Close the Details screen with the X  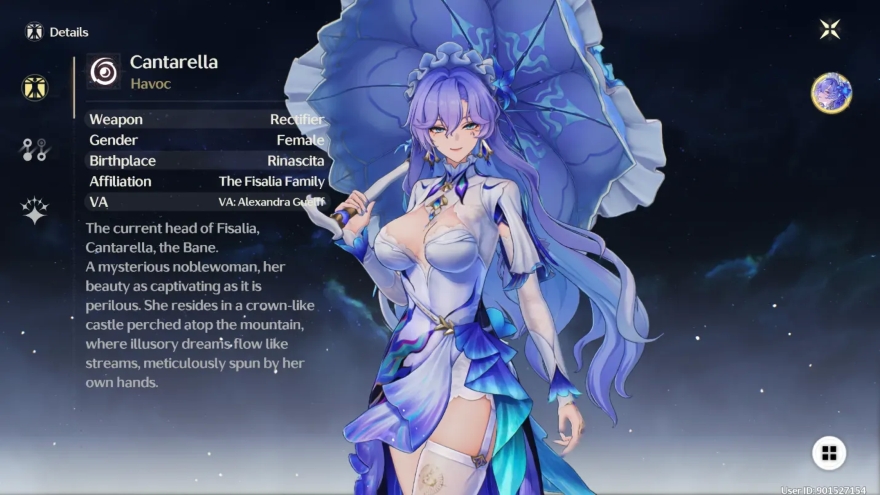(x=829, y=29)
